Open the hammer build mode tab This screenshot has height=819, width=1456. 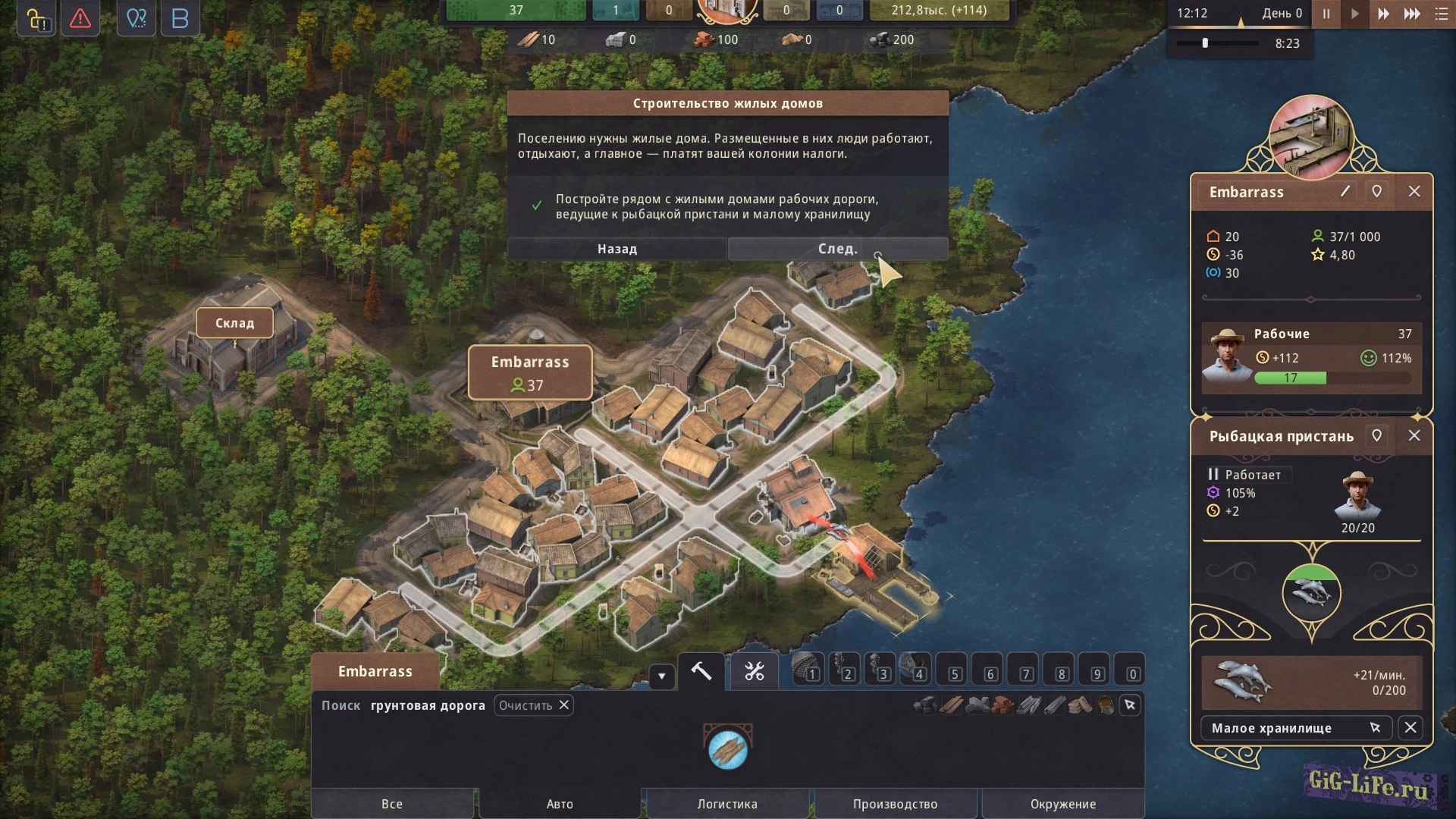701,671
